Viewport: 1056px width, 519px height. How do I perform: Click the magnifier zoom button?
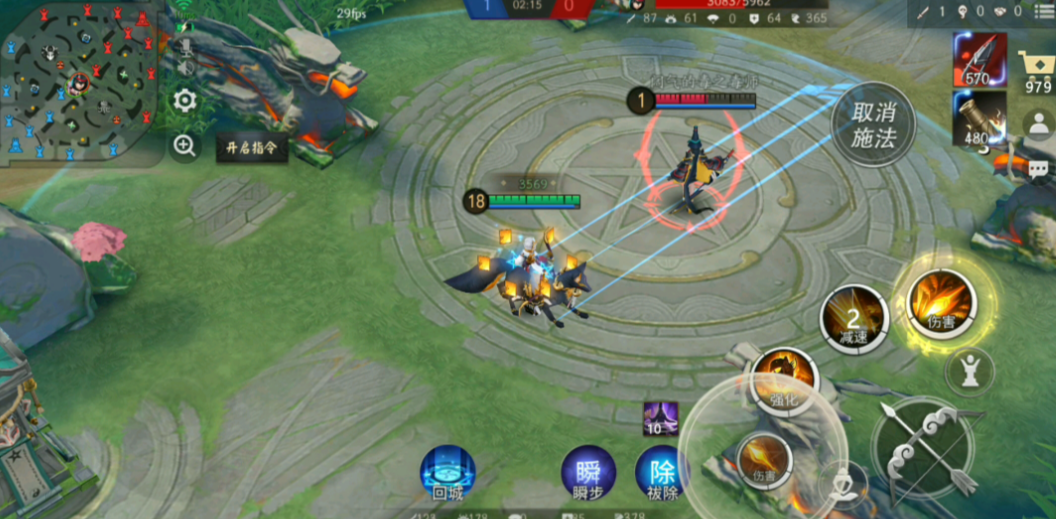point(184,146)
